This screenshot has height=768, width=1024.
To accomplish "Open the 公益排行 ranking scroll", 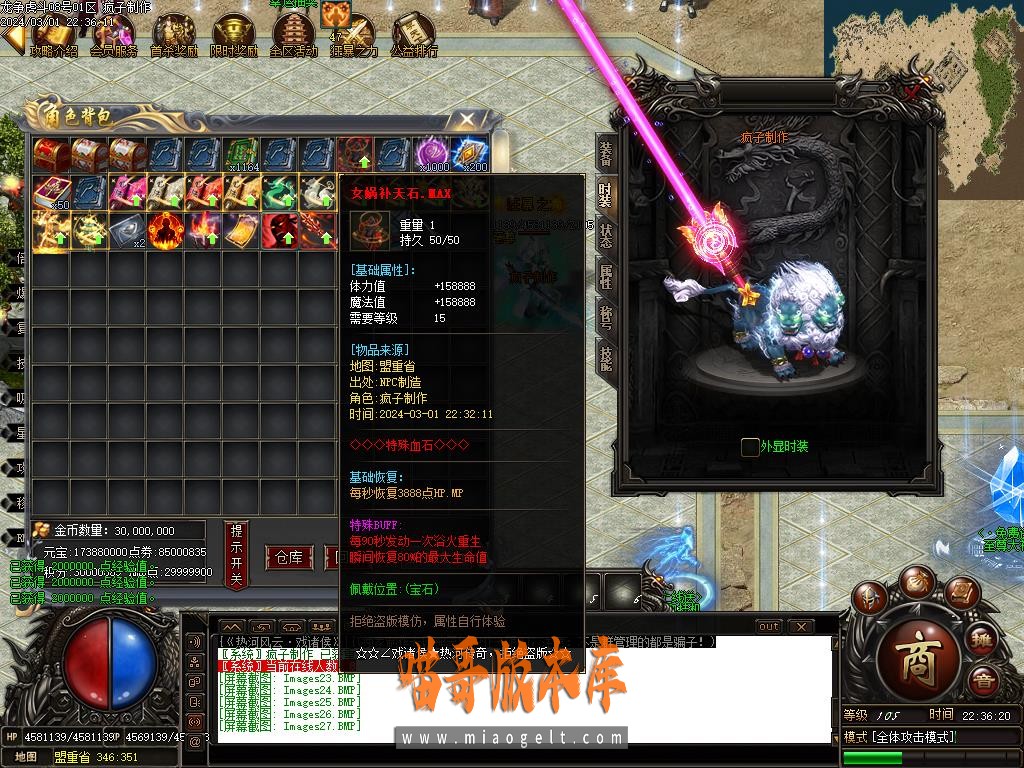I will (413, 35).
